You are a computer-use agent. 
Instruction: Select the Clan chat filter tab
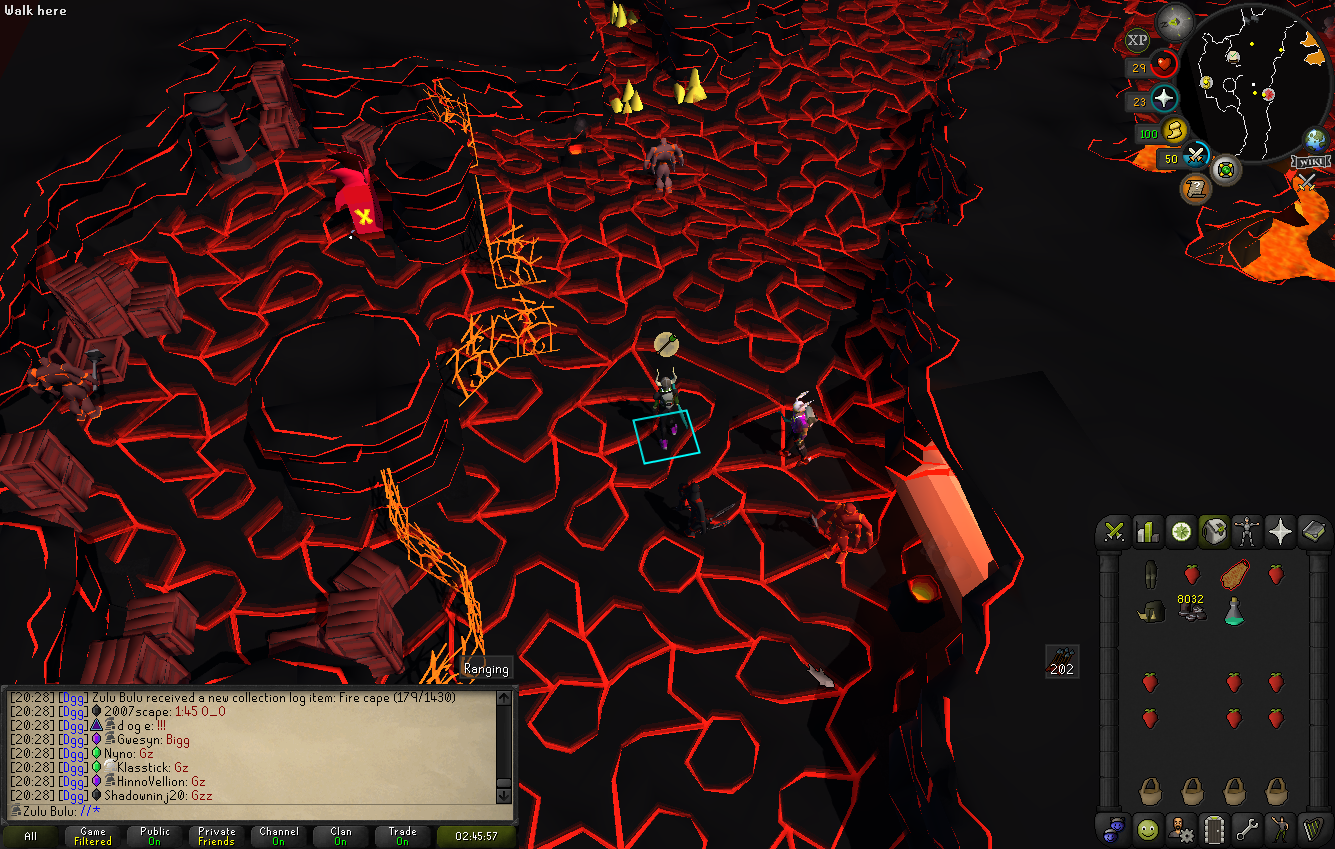(x=341, y=836)
